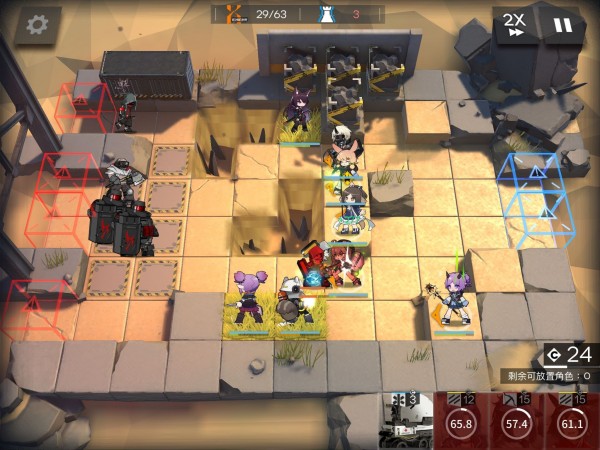Choose the cost 15 card showing 57.4
This screenshot has height=450, width=600.
(x=517, y=421)
